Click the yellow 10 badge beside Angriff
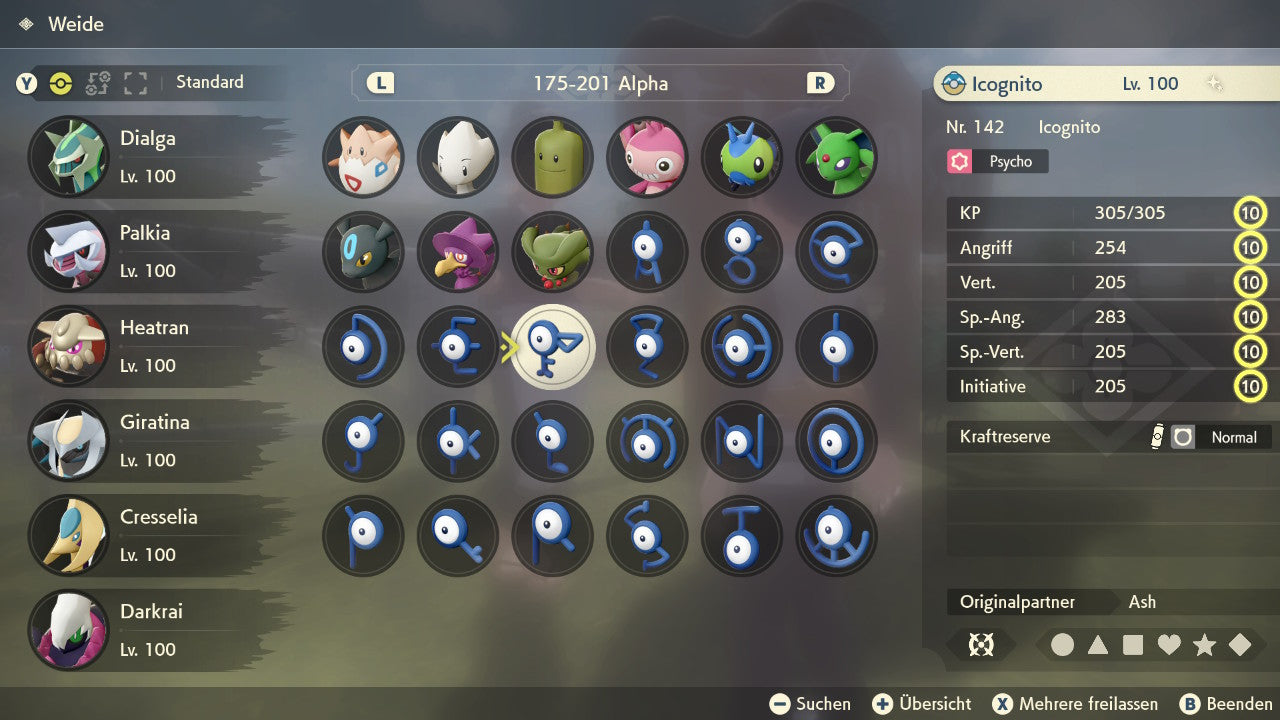Screen dimensions: 1280x720 (1250, 247)
